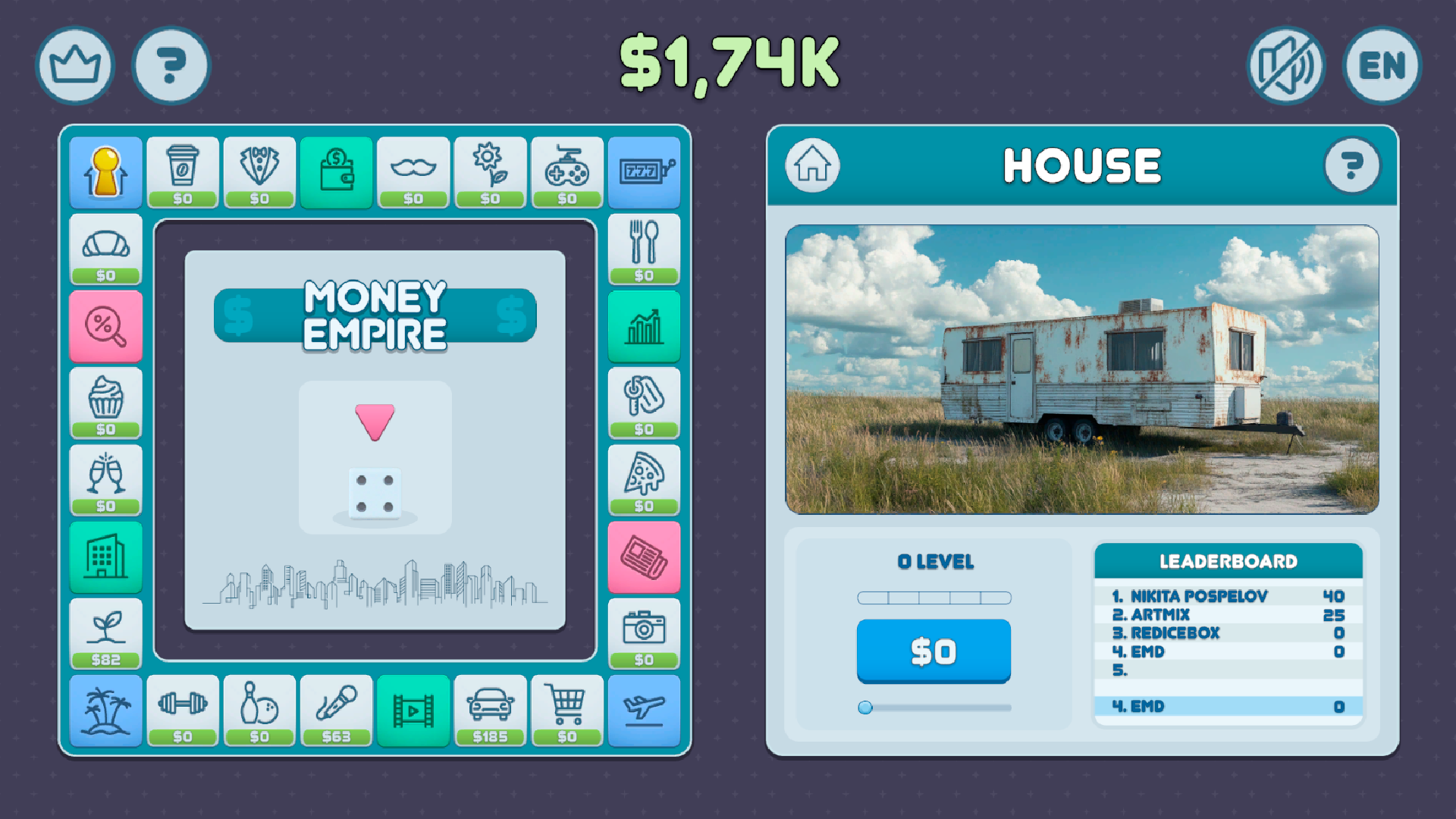Open the crown leaderboard icon top left
Viewport: 1456px width, 819px height.
[74, 66]
